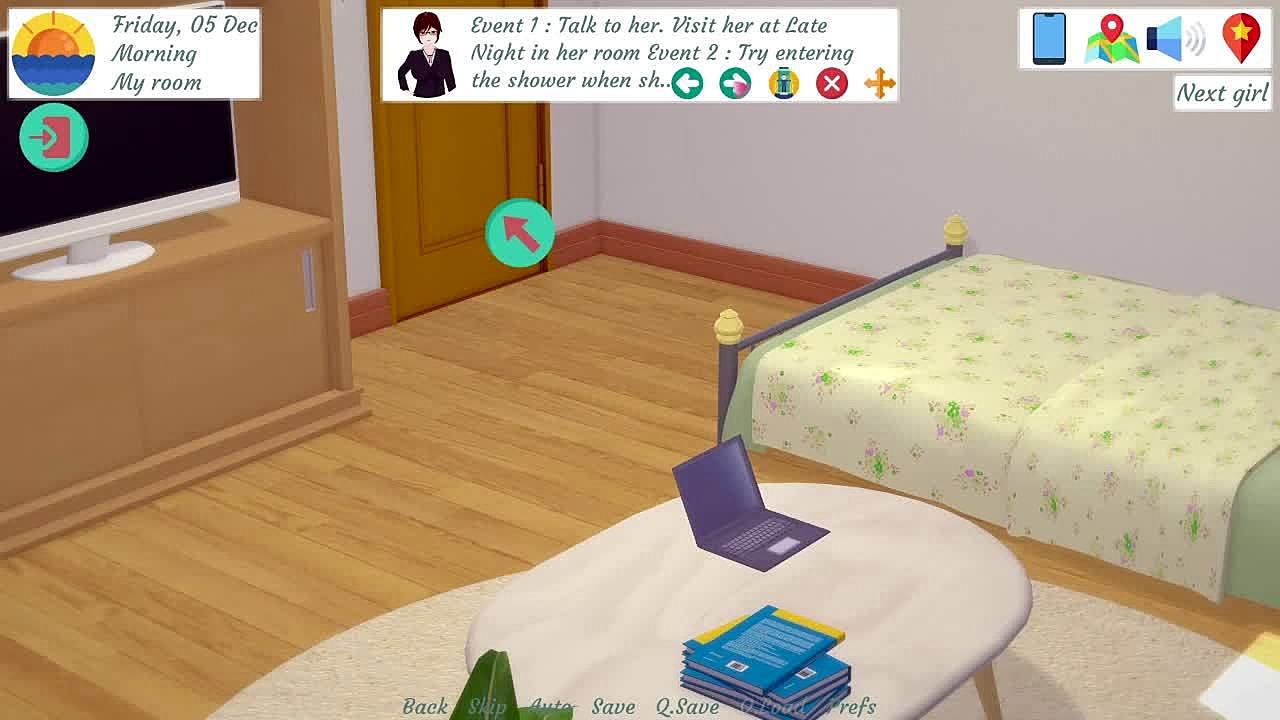Click the woman's portrait in hint panel
Viewport: 1280px width, 720px height.
[426, 55]
